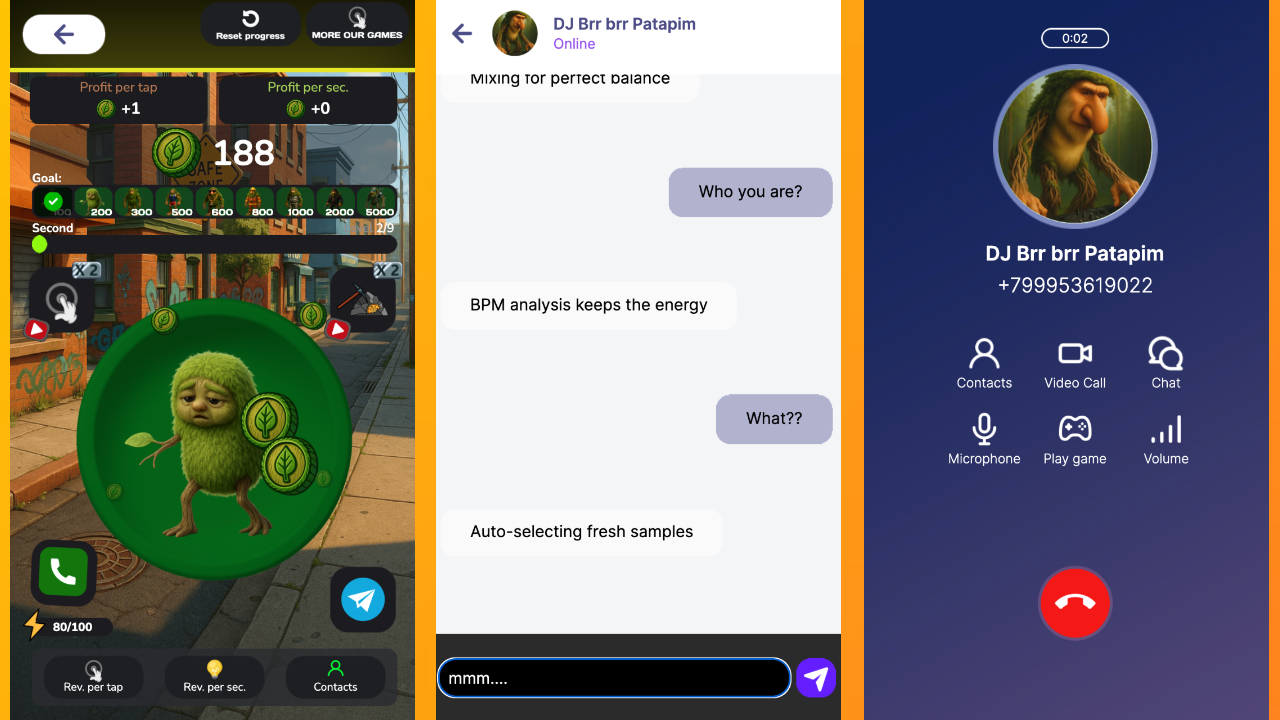The height and width of the screenshot is (720, 1280).
Task: Open the blue Telegram paper plane icon
Action: (x=362, y=600)
